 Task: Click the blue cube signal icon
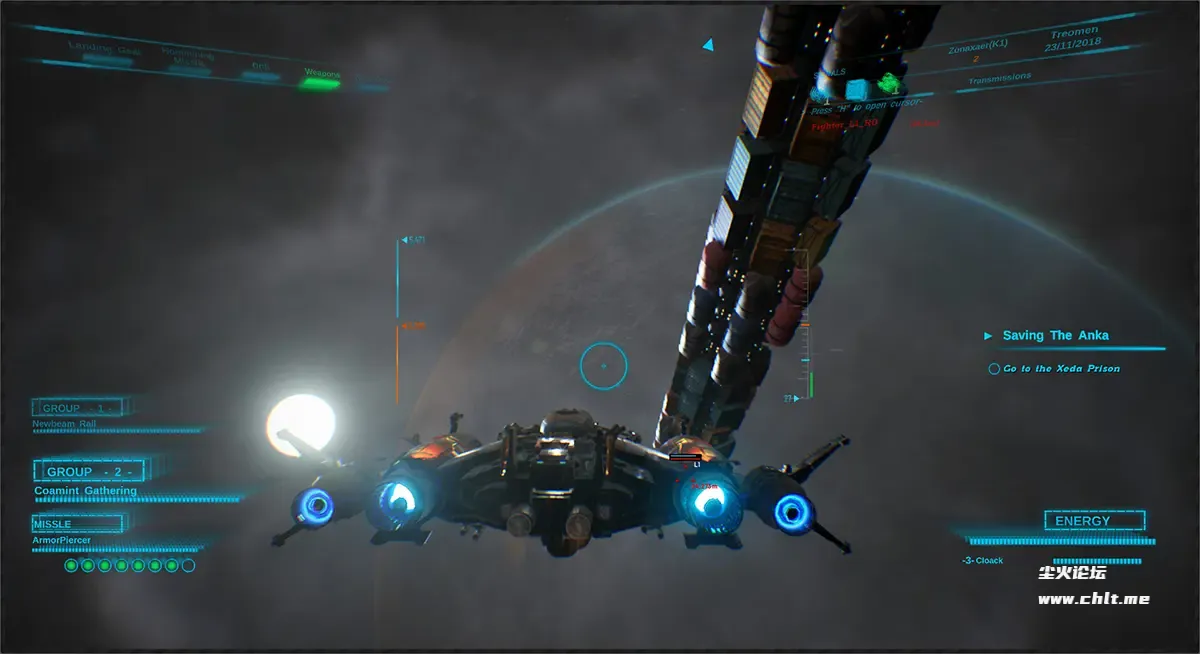point(855,88)
